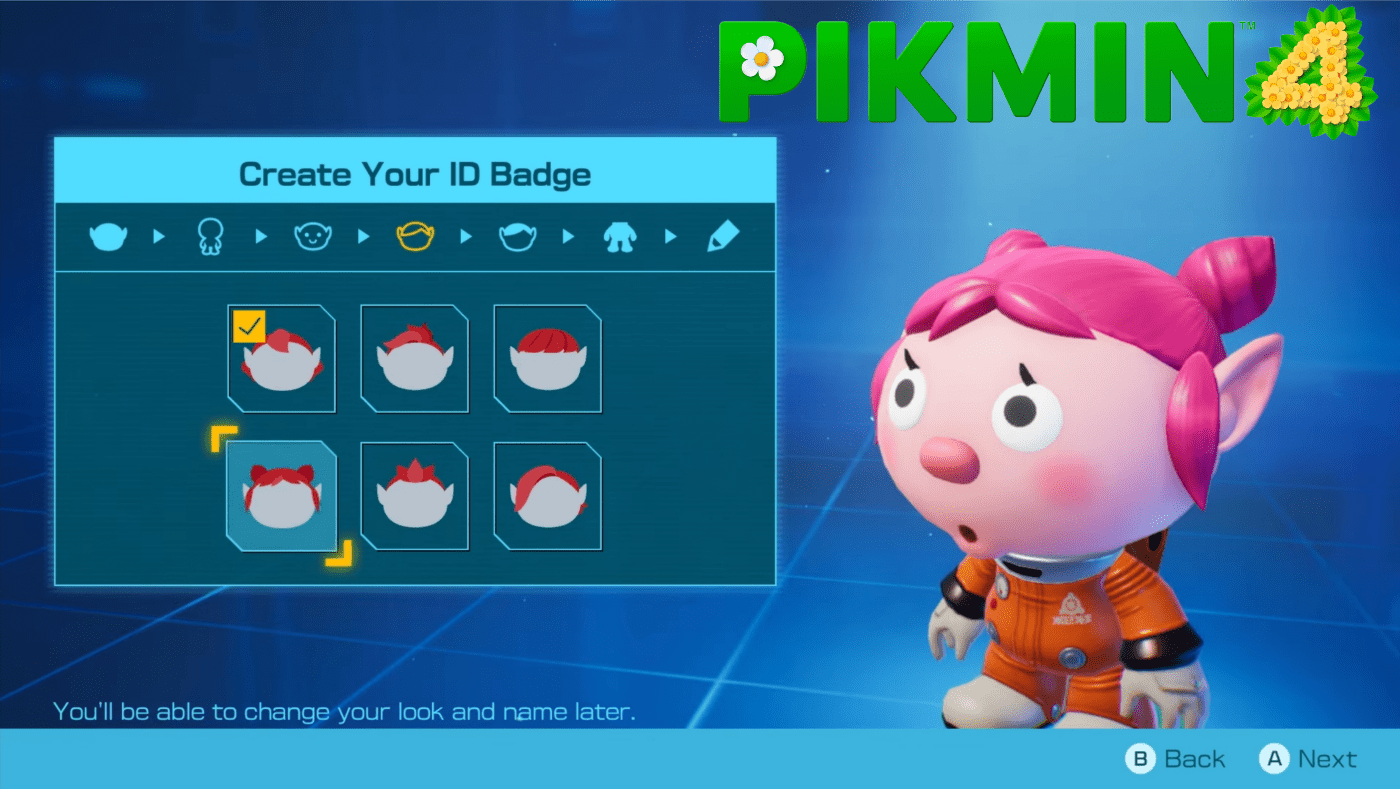Screen dimensions: 1400x789
Task: Select the spiky crown hairstyle thumbnail
Action: click(x=414, y=497)
